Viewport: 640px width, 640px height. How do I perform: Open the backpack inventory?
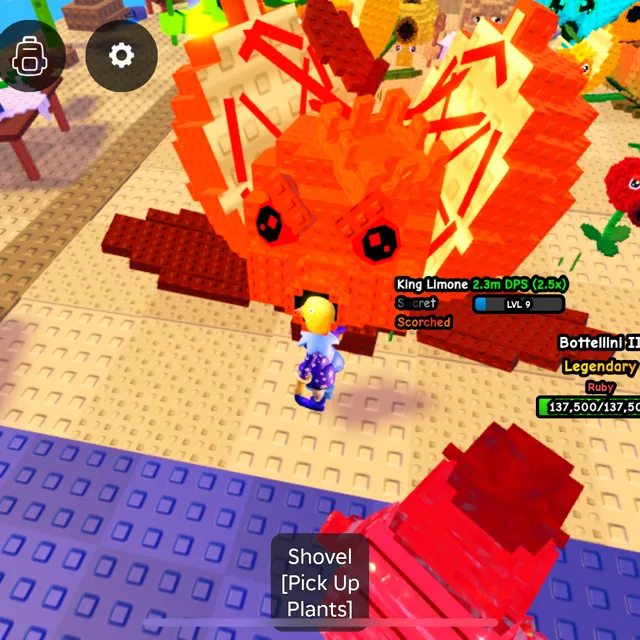(x=29, y=56)
